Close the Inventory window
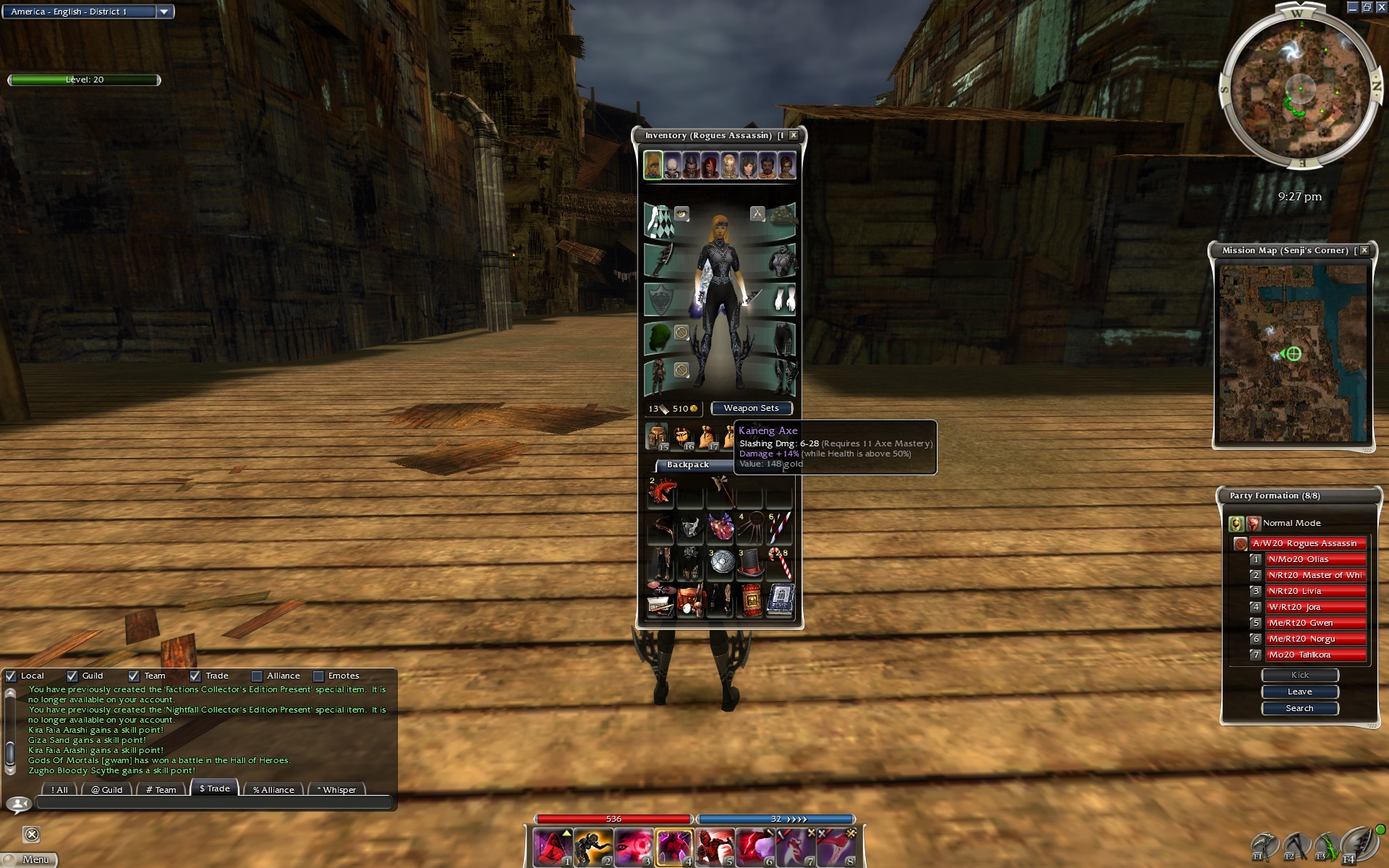Image resolution: width=1389 pixels, height=868 pixels. [x=794, y=135]
